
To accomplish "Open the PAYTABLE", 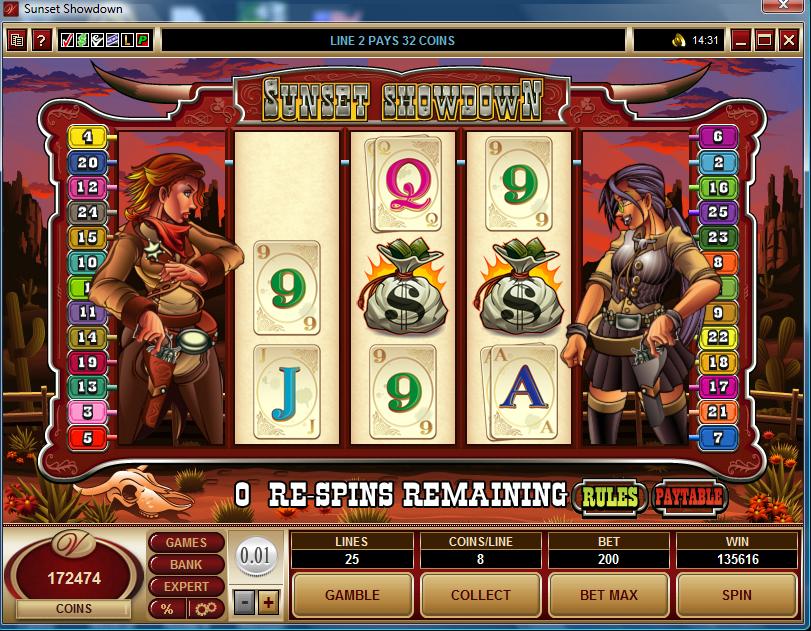I will [689, 496].
